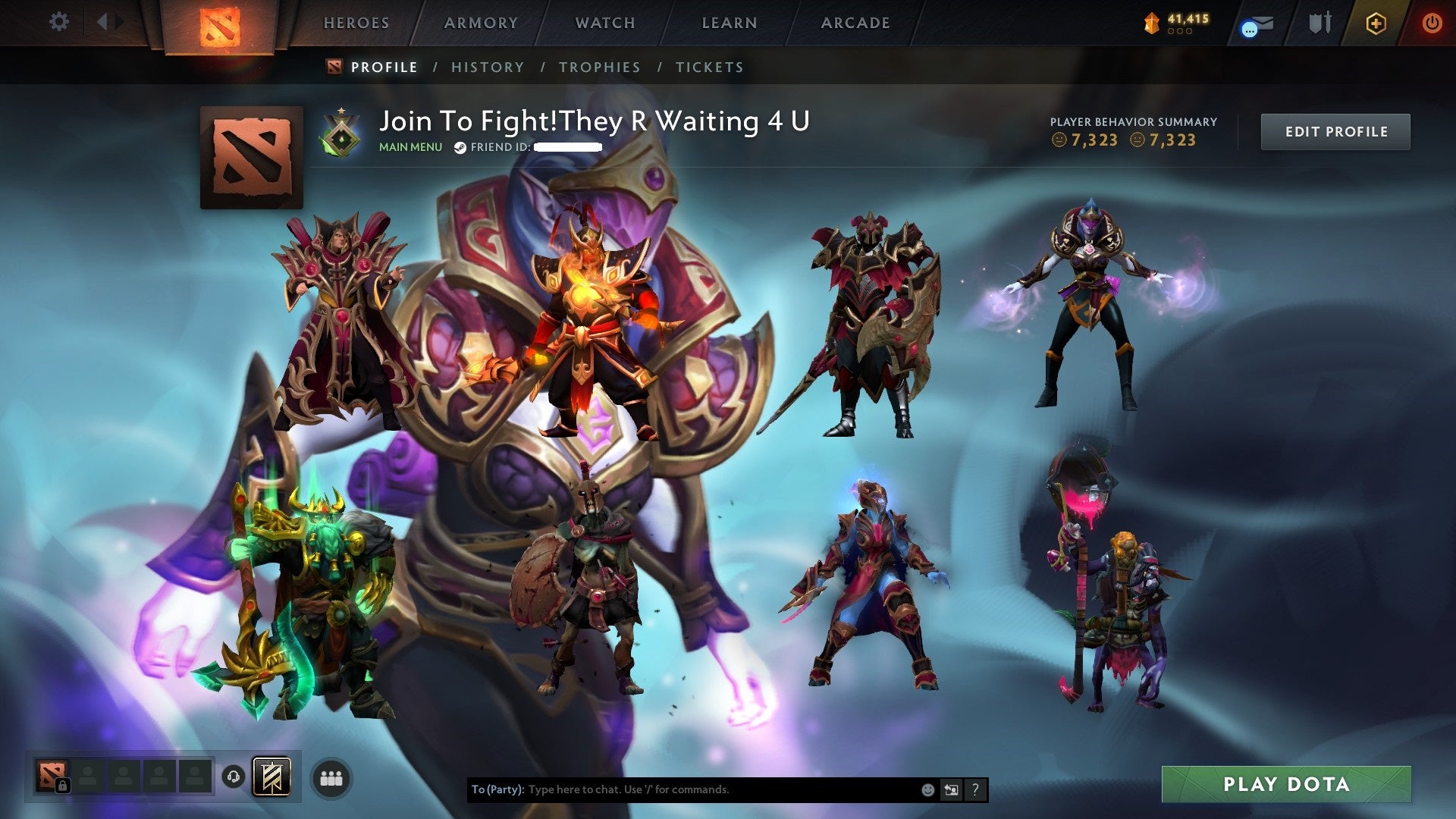Click the red power icon

[1432, 23]
